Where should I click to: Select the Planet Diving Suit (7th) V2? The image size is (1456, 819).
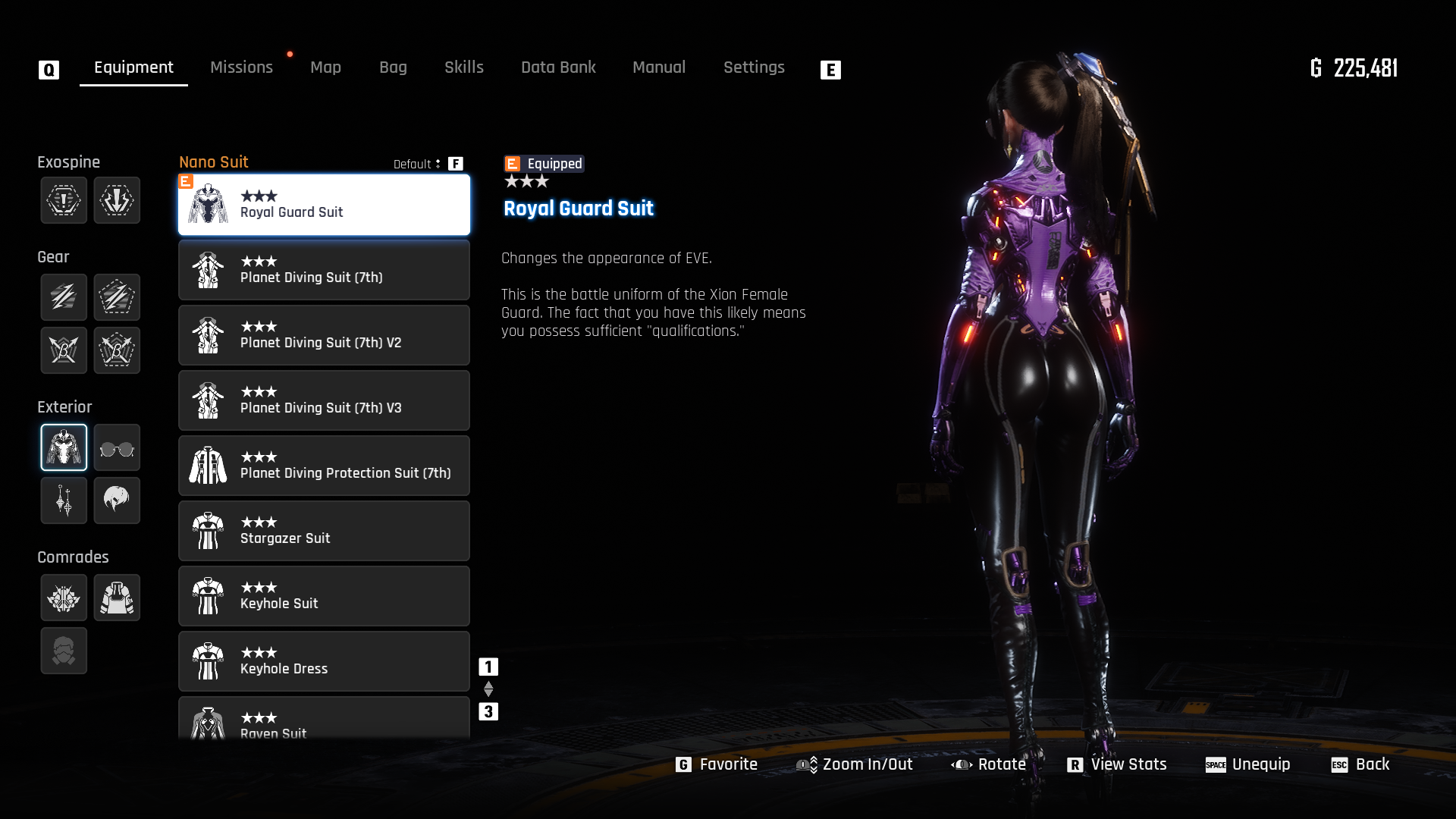324,335
